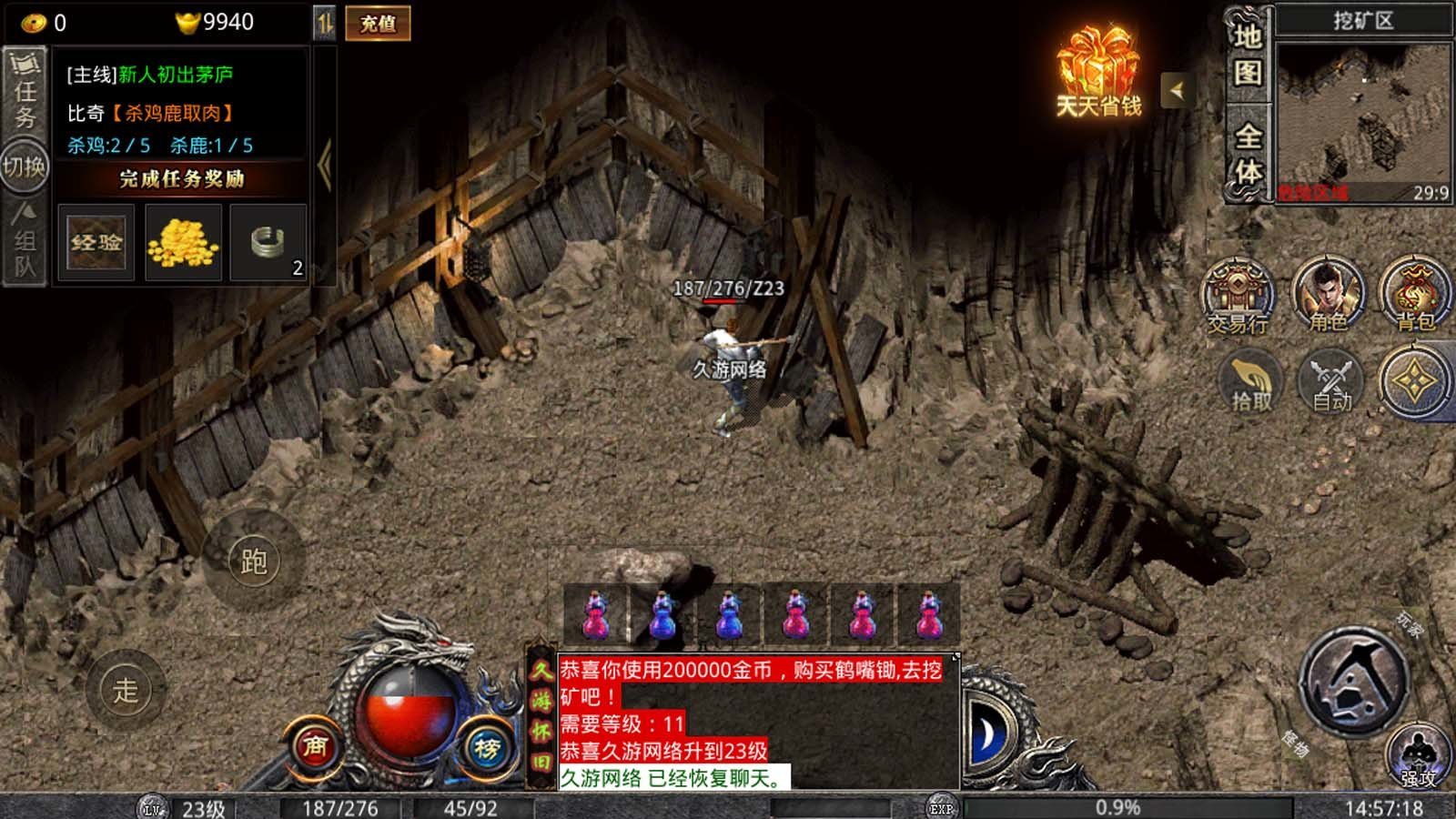Image resolution: width=1456 pixels, height=819 pixels.
Task: Switch to the 组队 team tab
Action: coord(25,243)
